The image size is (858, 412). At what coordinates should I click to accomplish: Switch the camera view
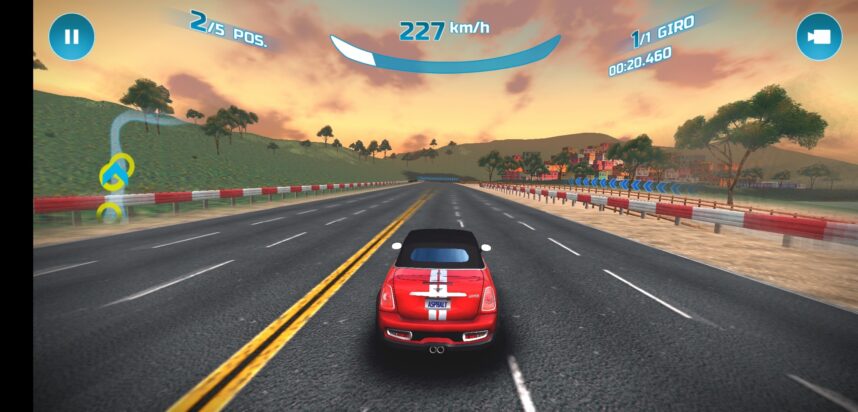click(819, 37)
